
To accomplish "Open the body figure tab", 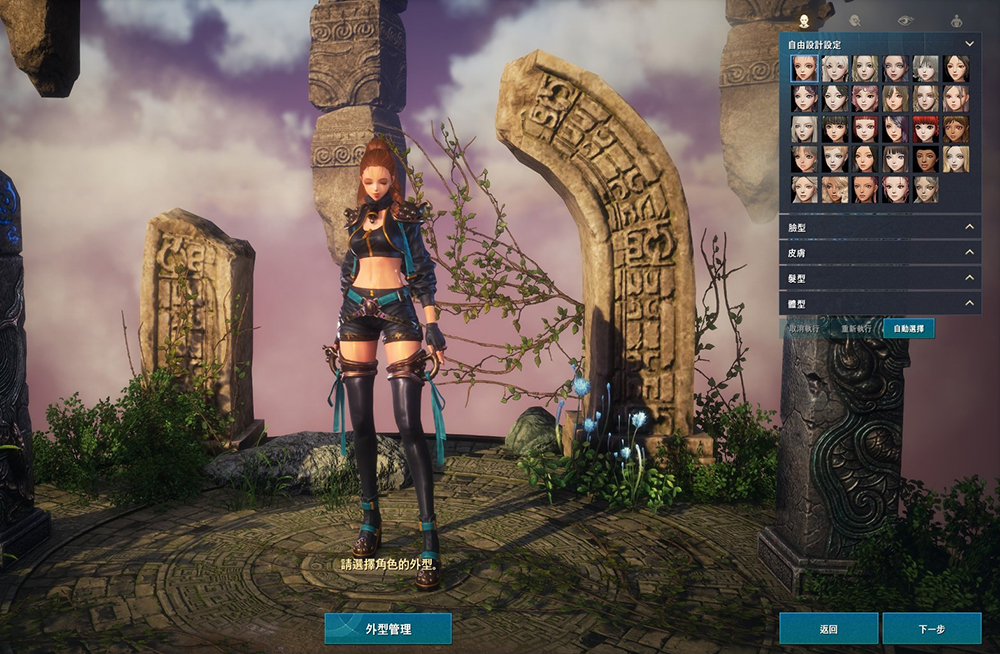I will [x=956, y=19].
